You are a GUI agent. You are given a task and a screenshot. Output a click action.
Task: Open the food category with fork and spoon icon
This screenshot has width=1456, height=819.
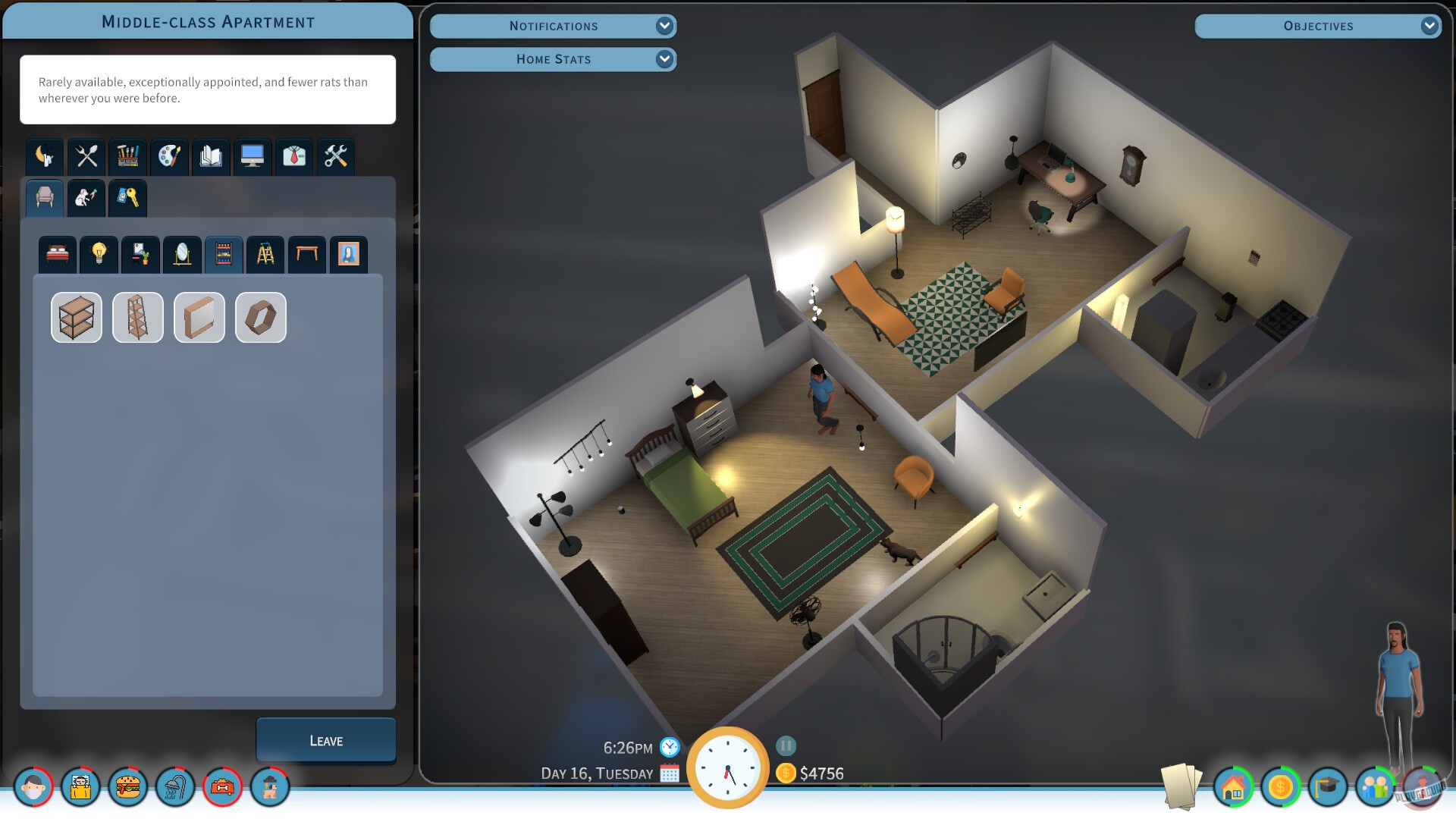click(x=85, y=157)
